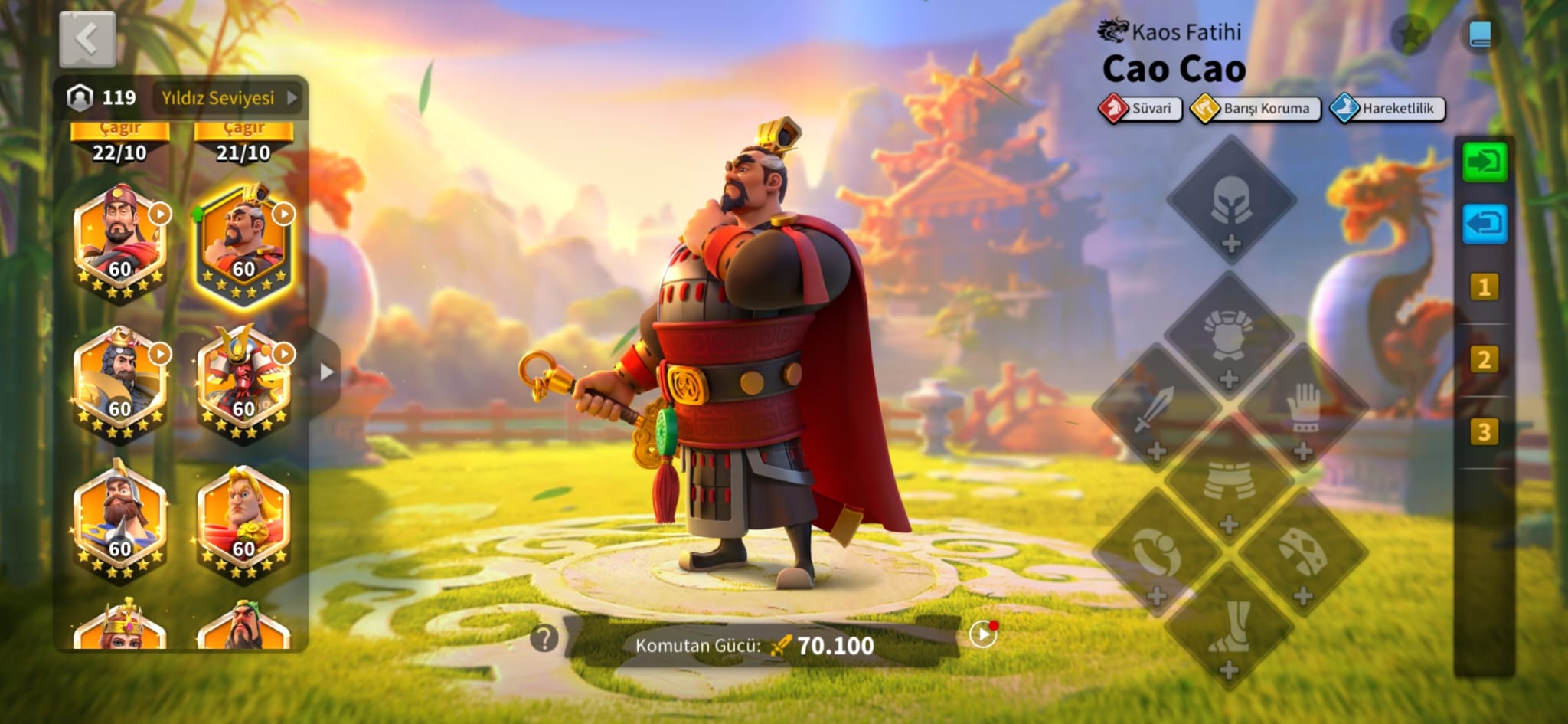Click the Barışı Koruma talent tag
The height and width of the screenshot is (724, 1568).
click(x=1256, y=109)
